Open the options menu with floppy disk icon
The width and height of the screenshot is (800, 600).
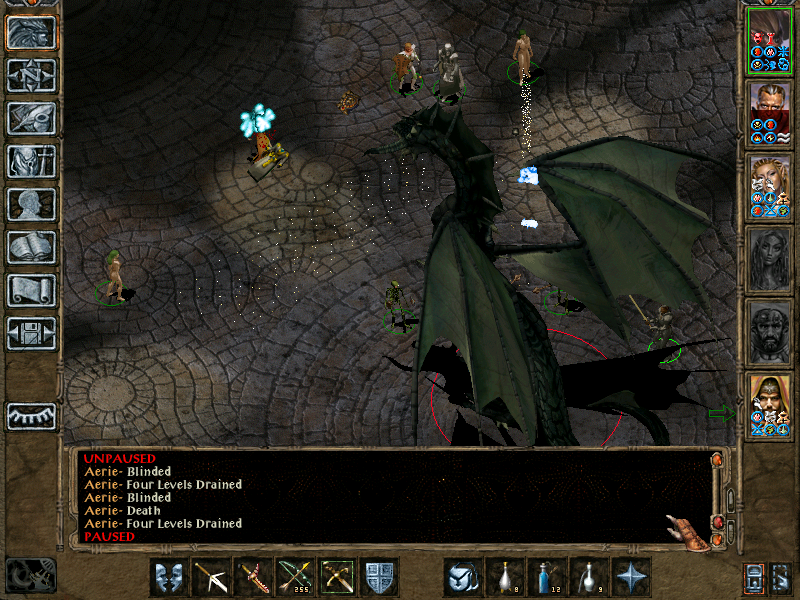coord(32,333)
